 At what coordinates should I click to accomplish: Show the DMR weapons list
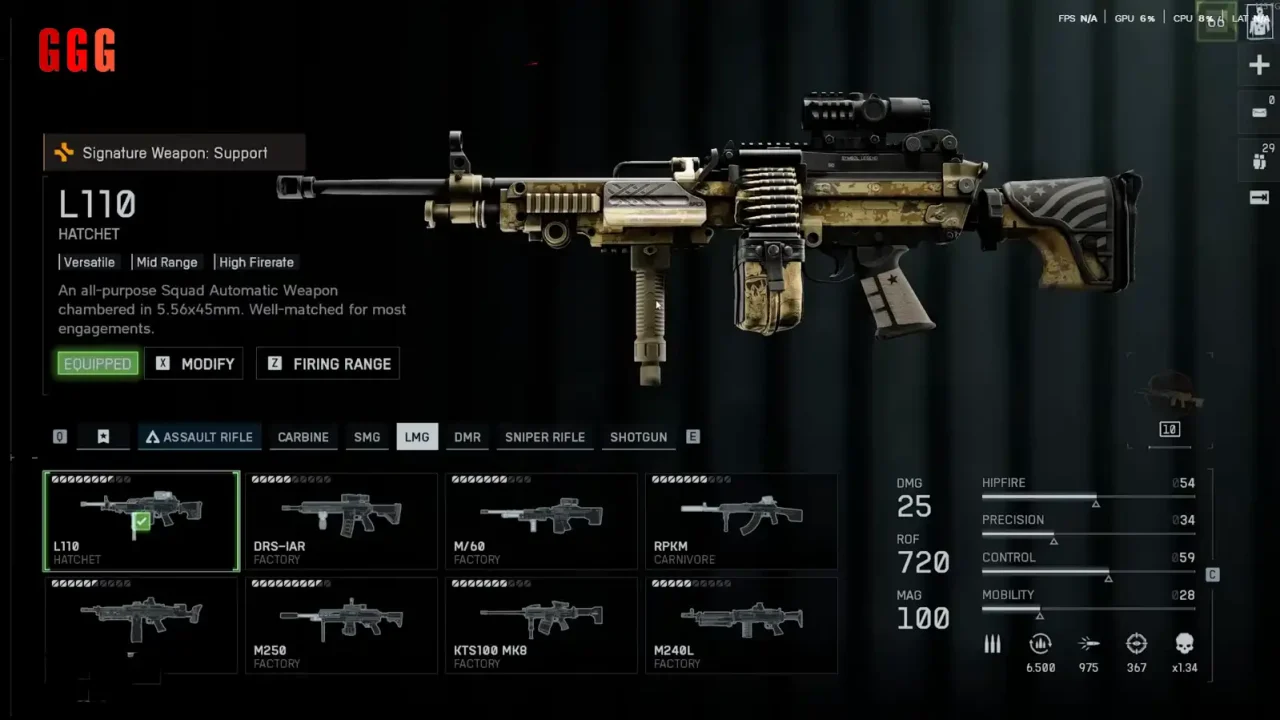(x=467, y=437)
